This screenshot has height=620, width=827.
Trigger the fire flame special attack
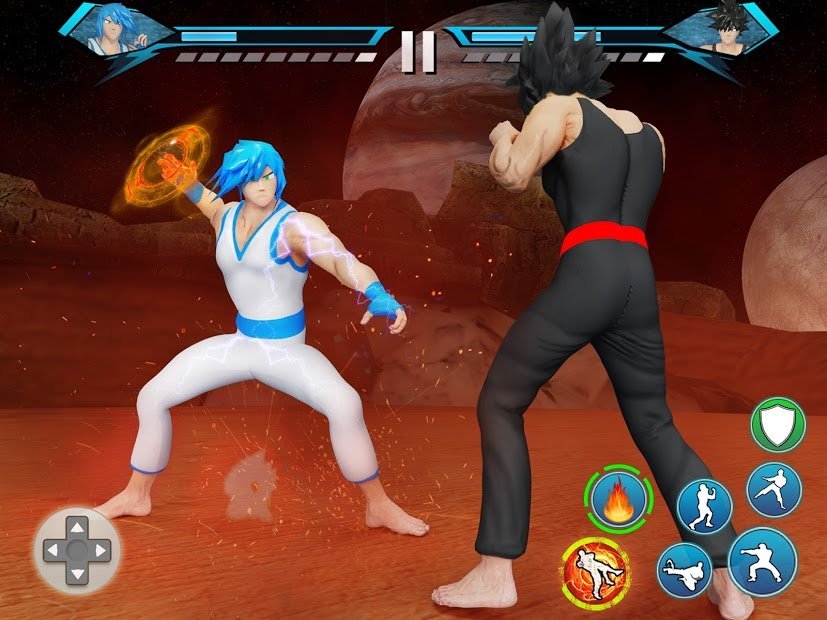tap(618, 497)
